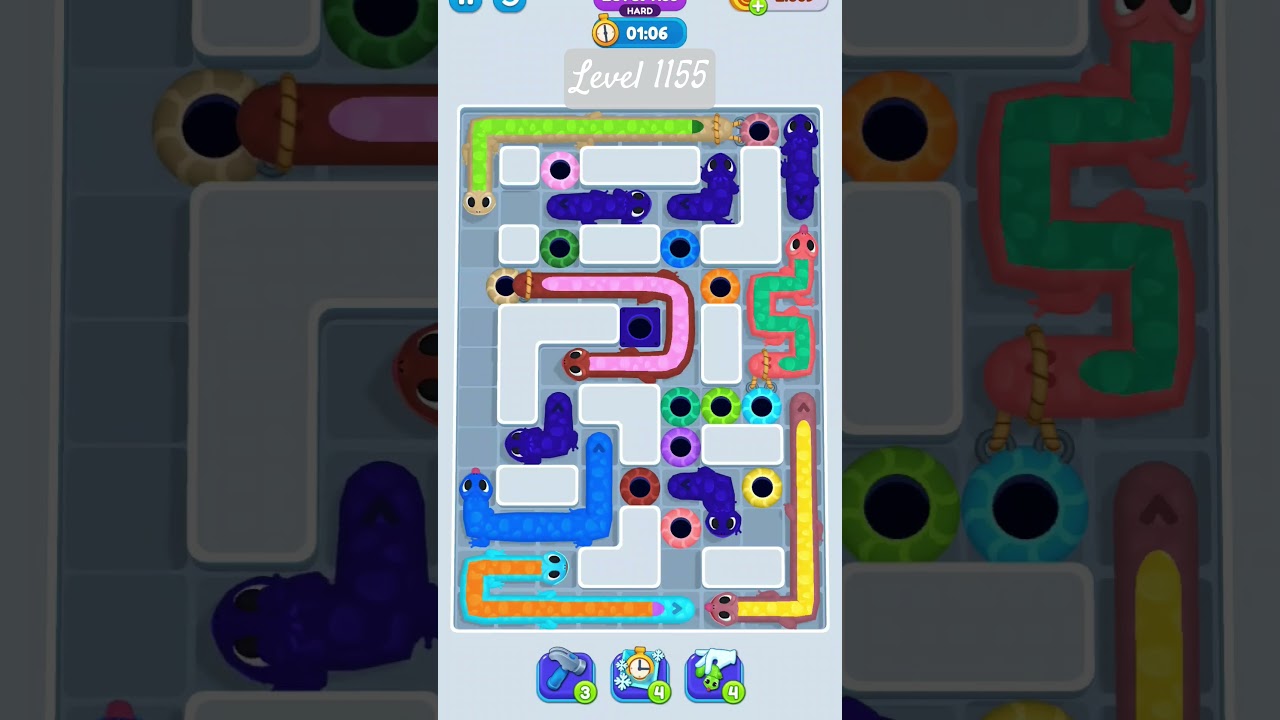The image size is (1280, 720).
Task: Click the pink ring hole
Action: pos(559,169)
